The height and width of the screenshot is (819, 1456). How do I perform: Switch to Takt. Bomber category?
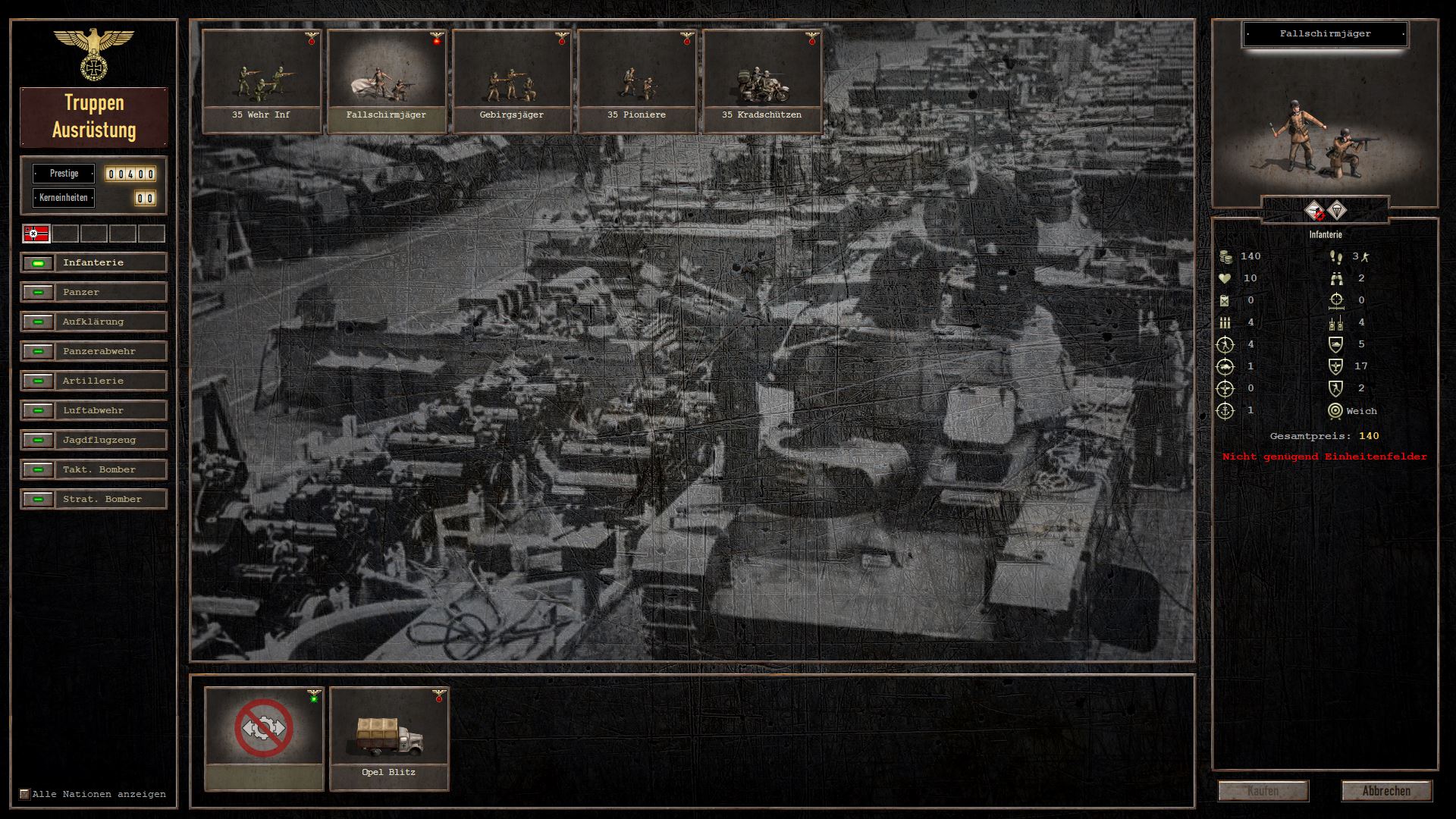(94, 470)
